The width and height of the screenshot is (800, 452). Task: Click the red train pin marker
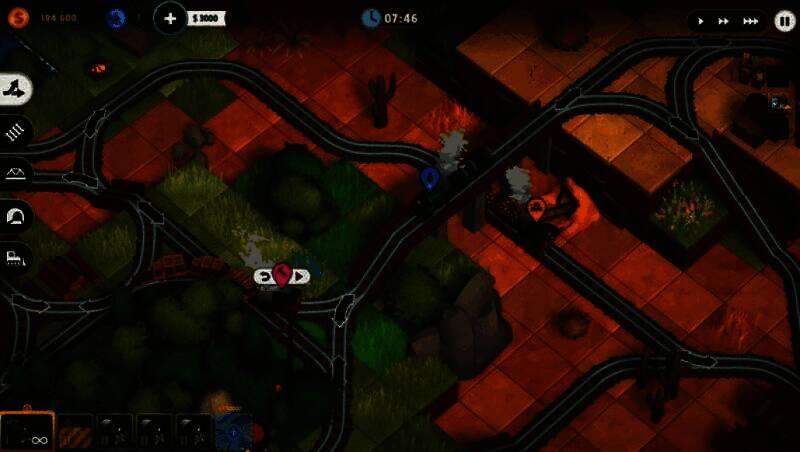(x=282, y=275)
